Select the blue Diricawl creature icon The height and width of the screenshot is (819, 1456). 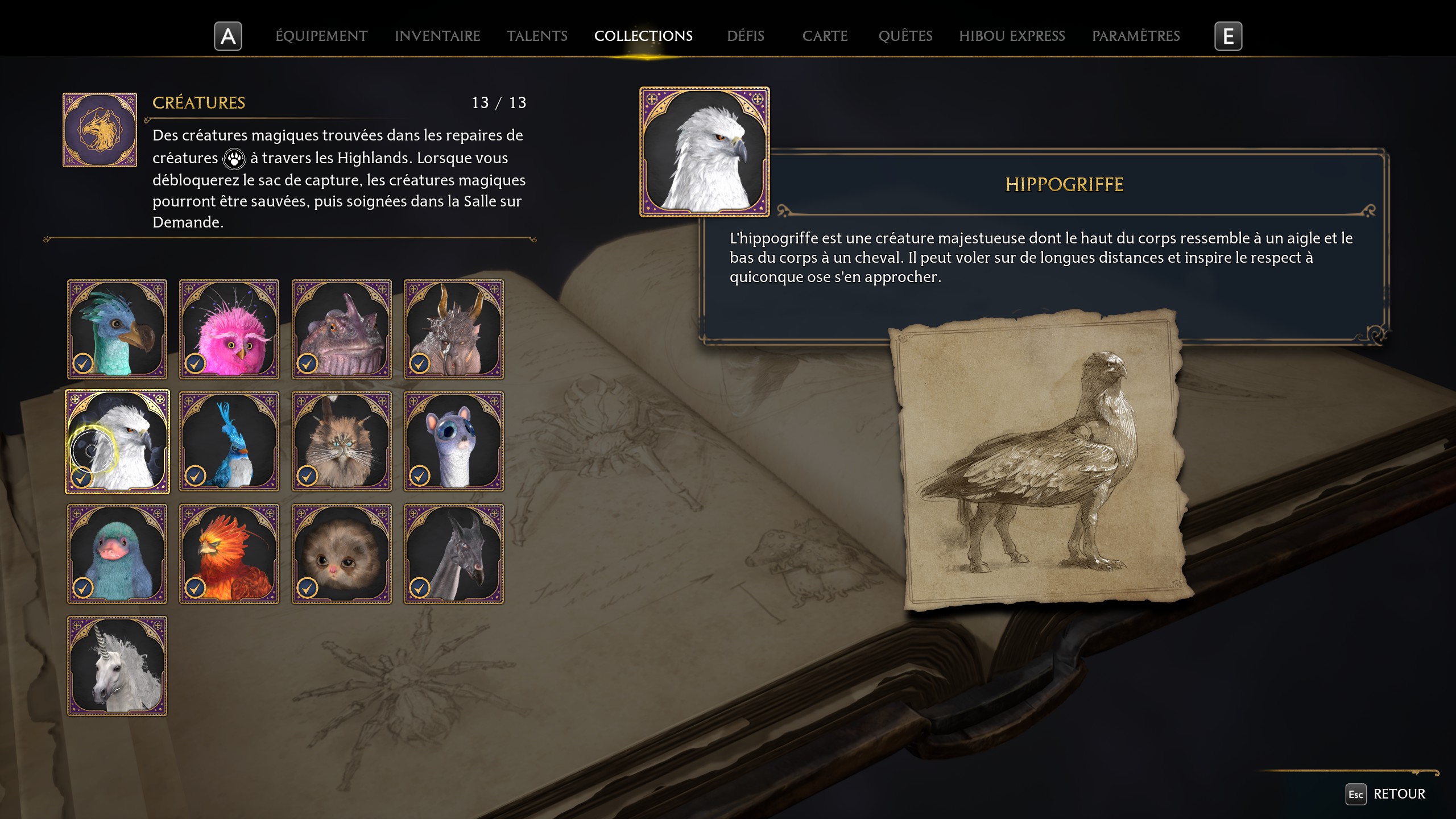pyautogui.click(x=117, y=329)
